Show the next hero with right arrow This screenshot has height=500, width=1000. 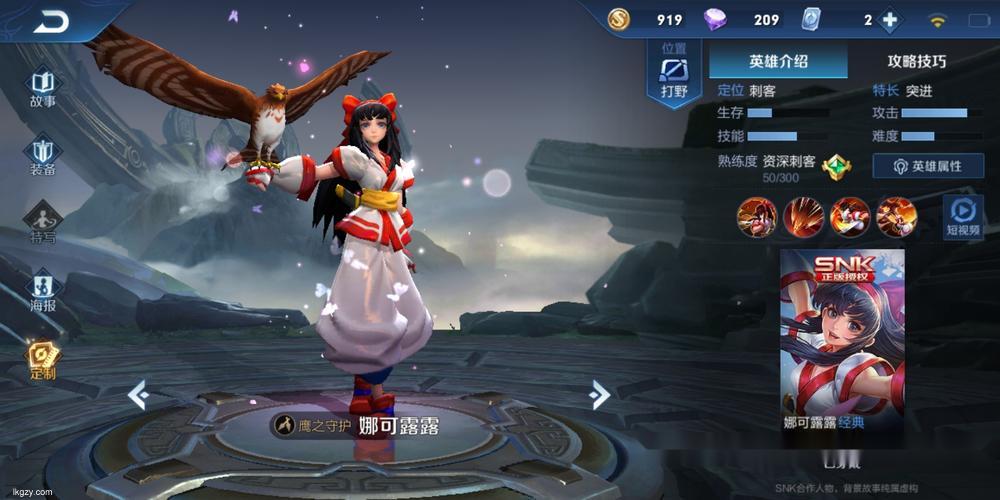click(x=600, y=395)
